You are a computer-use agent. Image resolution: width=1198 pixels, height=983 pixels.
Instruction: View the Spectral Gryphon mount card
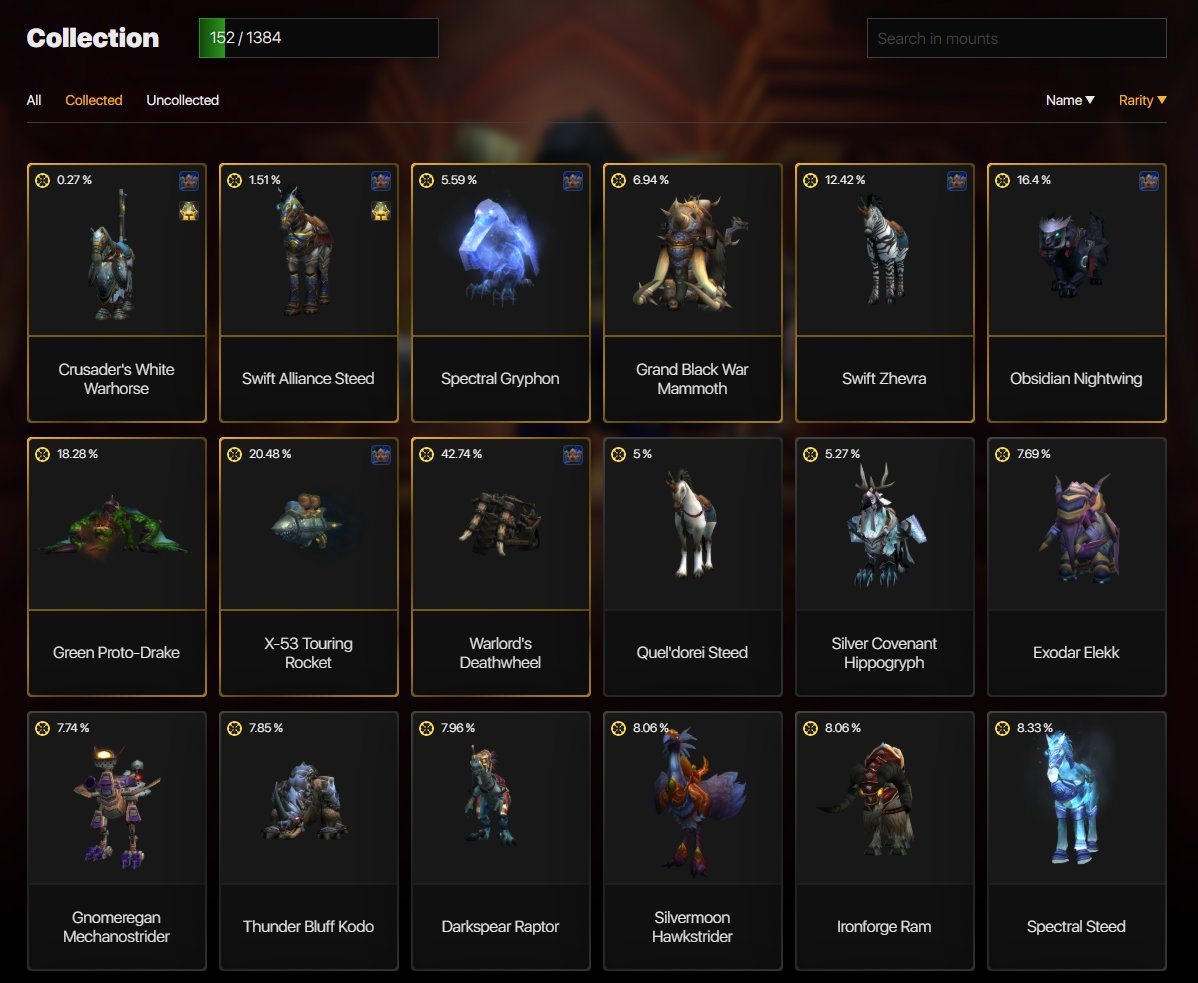click(500, 292)
